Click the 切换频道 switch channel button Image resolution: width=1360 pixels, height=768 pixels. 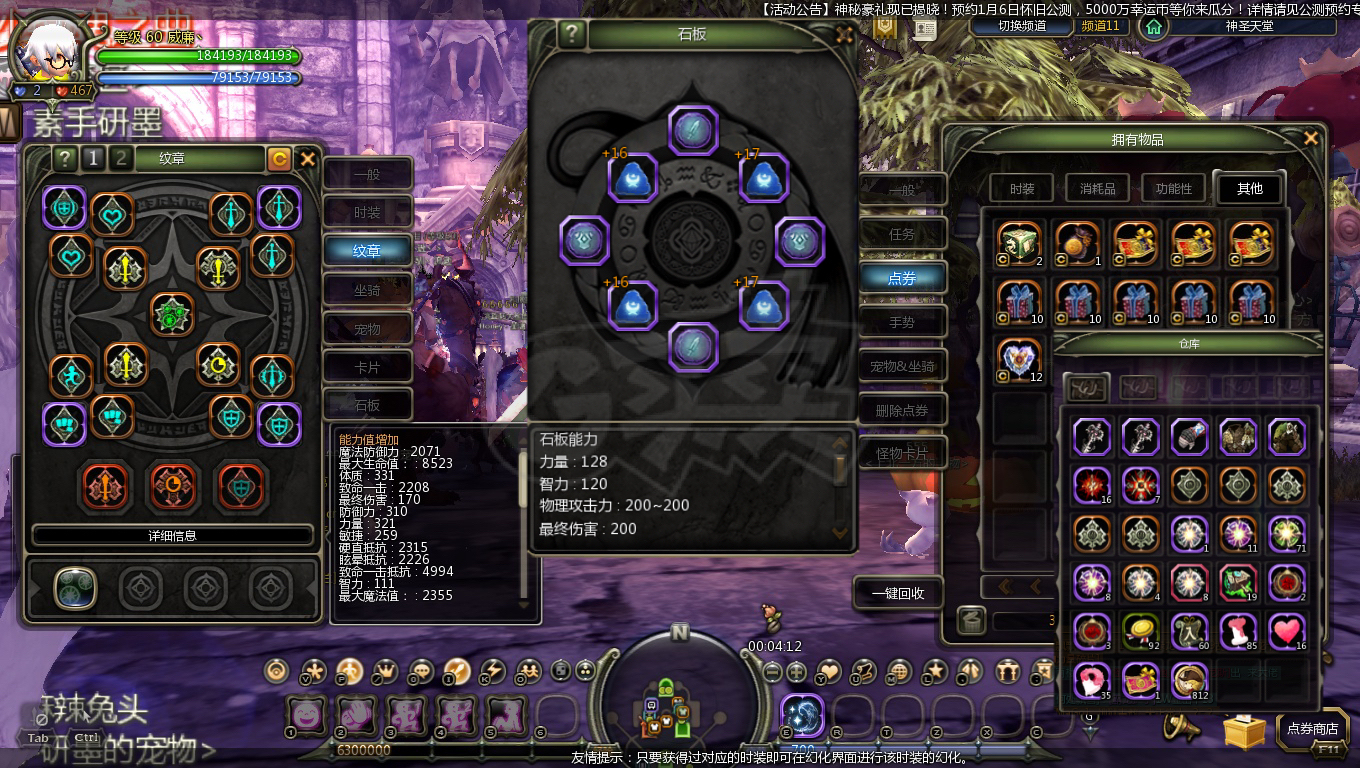pyautogui.click(x=1022, y=26)
